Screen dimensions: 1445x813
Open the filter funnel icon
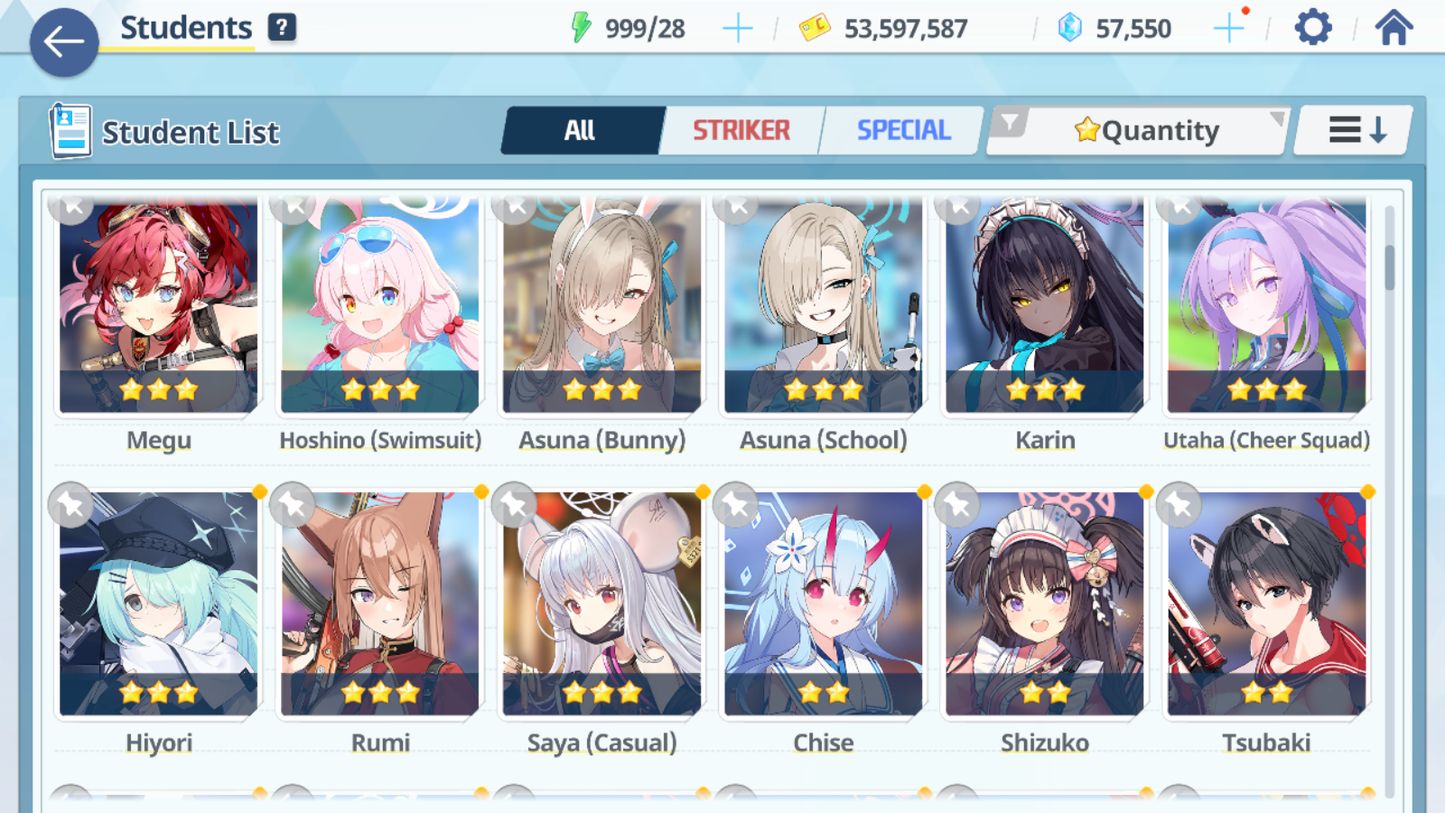coord(1012,121)
